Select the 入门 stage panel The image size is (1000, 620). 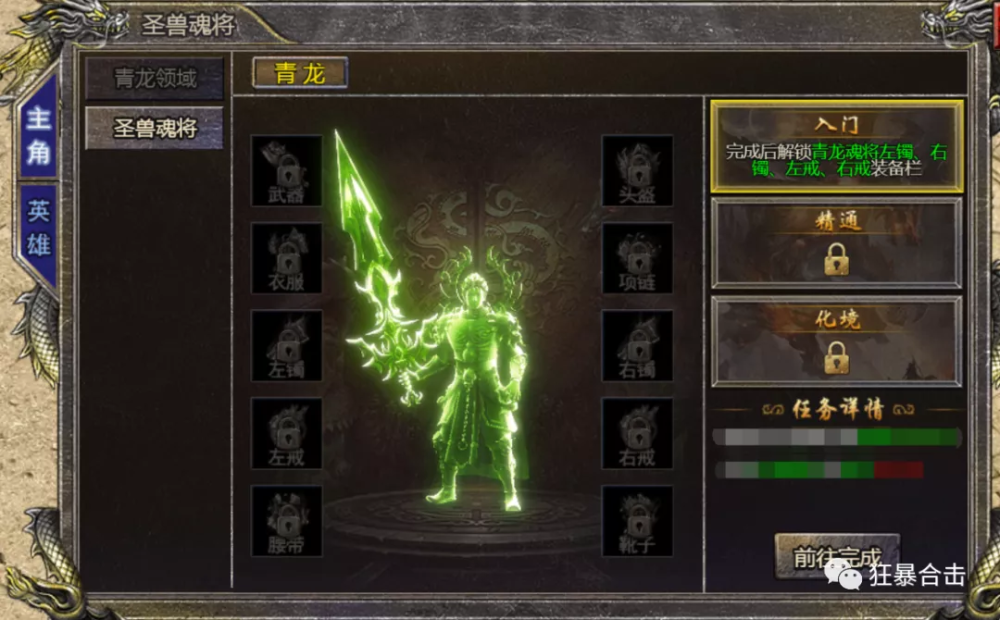tap(836, 146)
